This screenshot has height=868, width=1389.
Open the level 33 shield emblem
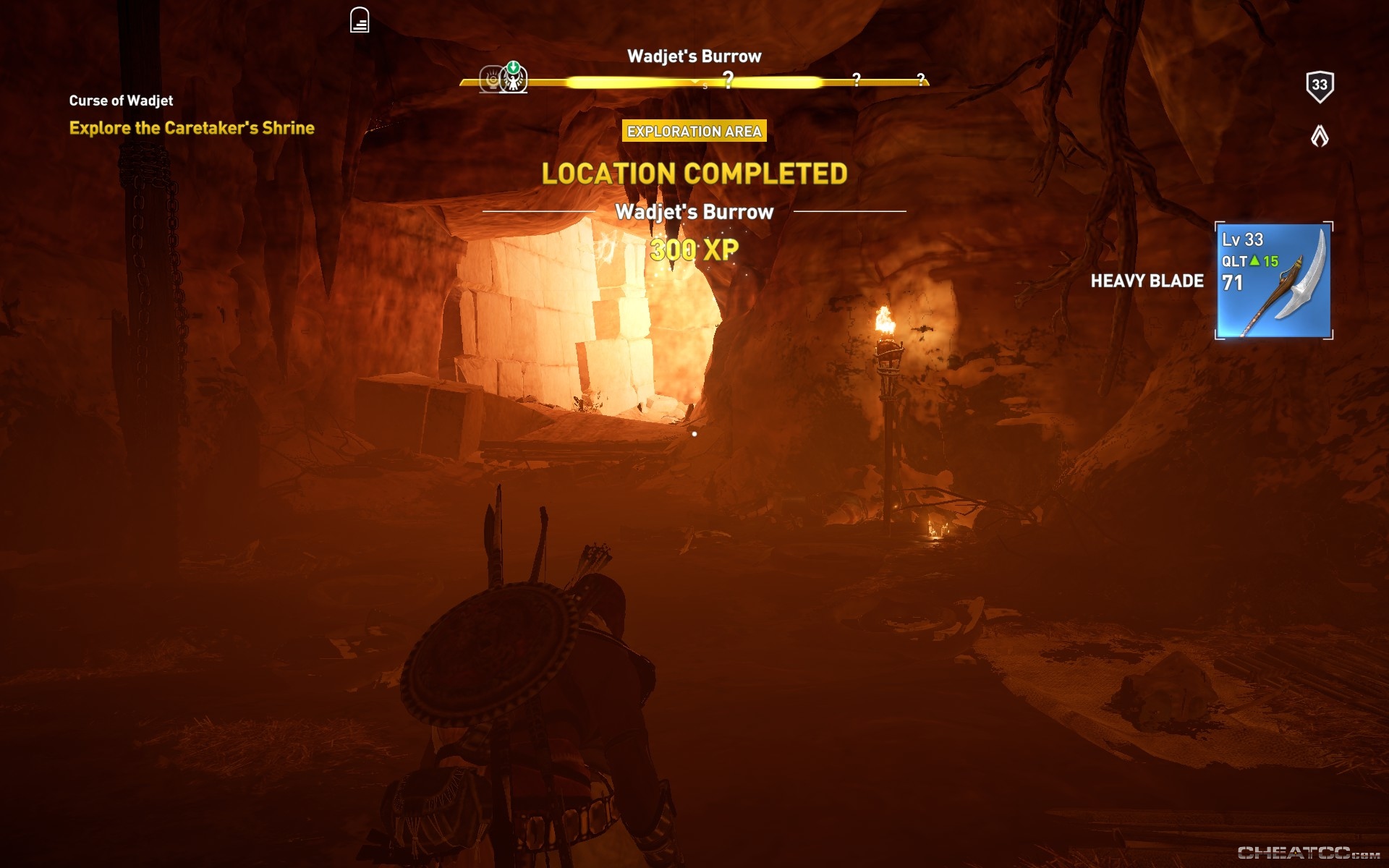(1321, 85)
